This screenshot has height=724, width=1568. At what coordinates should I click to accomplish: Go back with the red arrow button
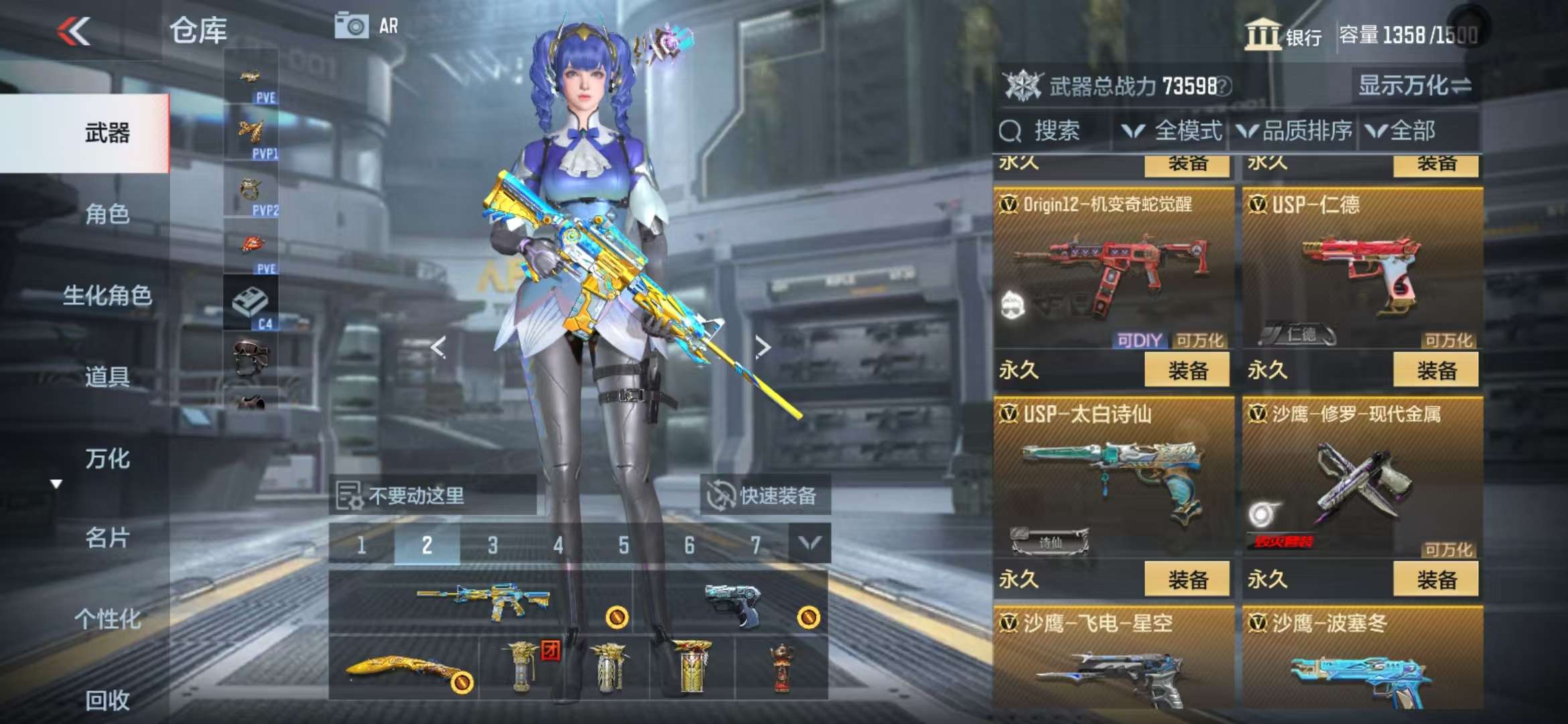(x=74, y=31)
